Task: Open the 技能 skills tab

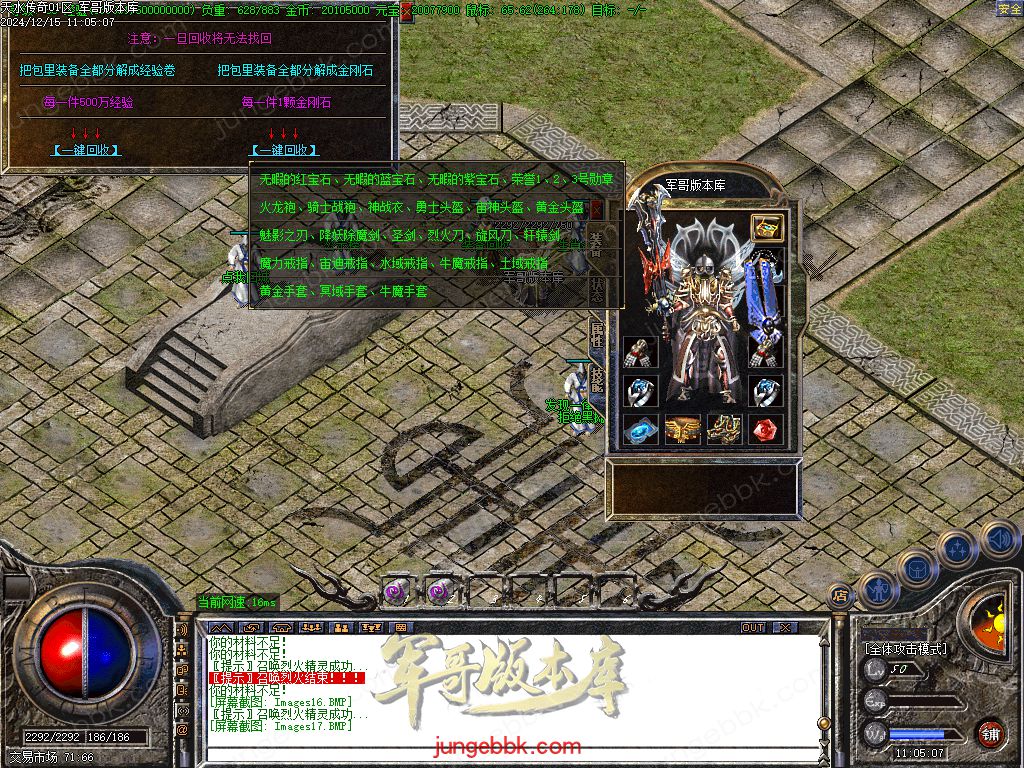Action: (596, 378)
